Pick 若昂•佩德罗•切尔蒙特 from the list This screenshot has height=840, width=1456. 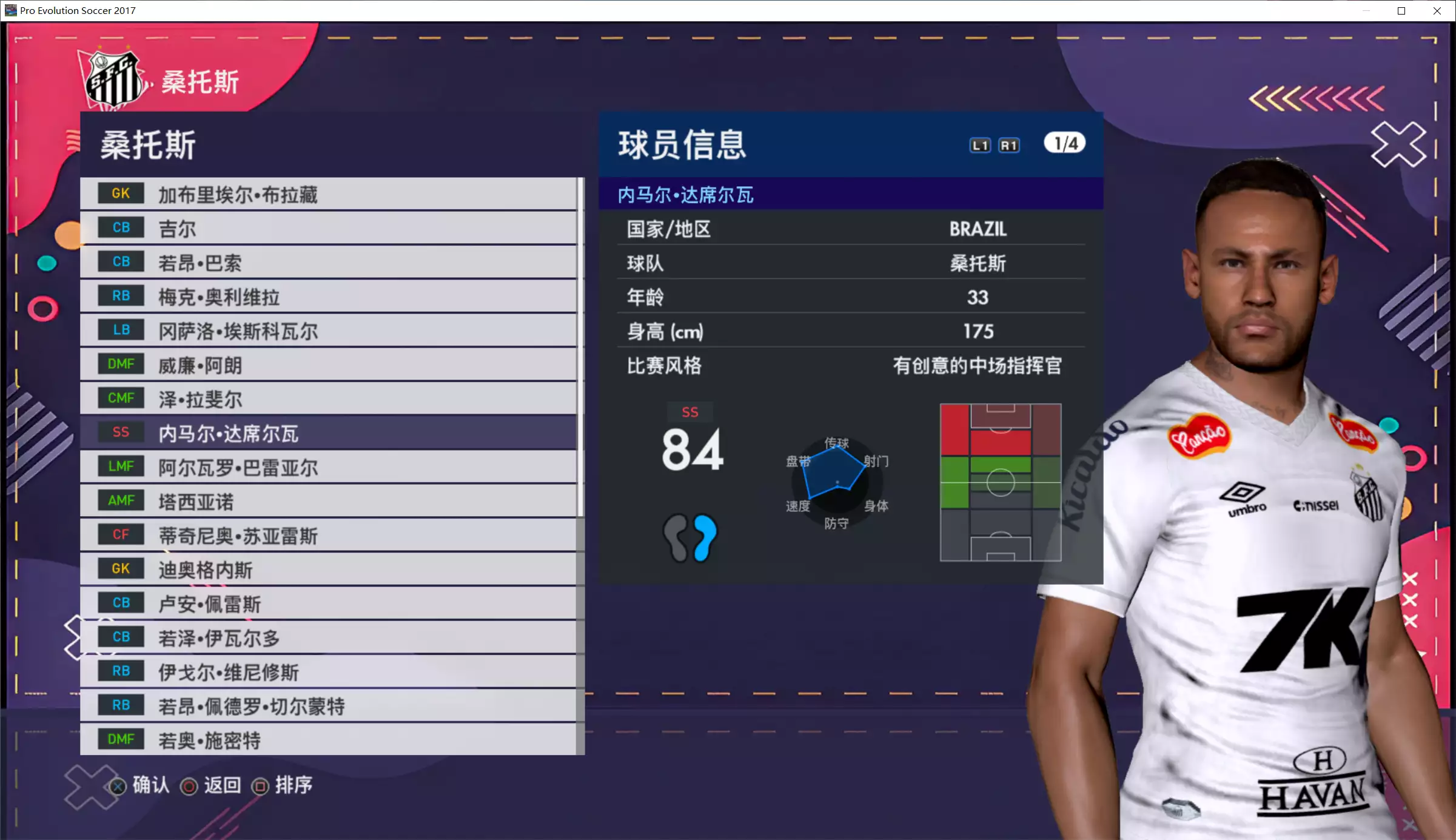click(327, 705)
